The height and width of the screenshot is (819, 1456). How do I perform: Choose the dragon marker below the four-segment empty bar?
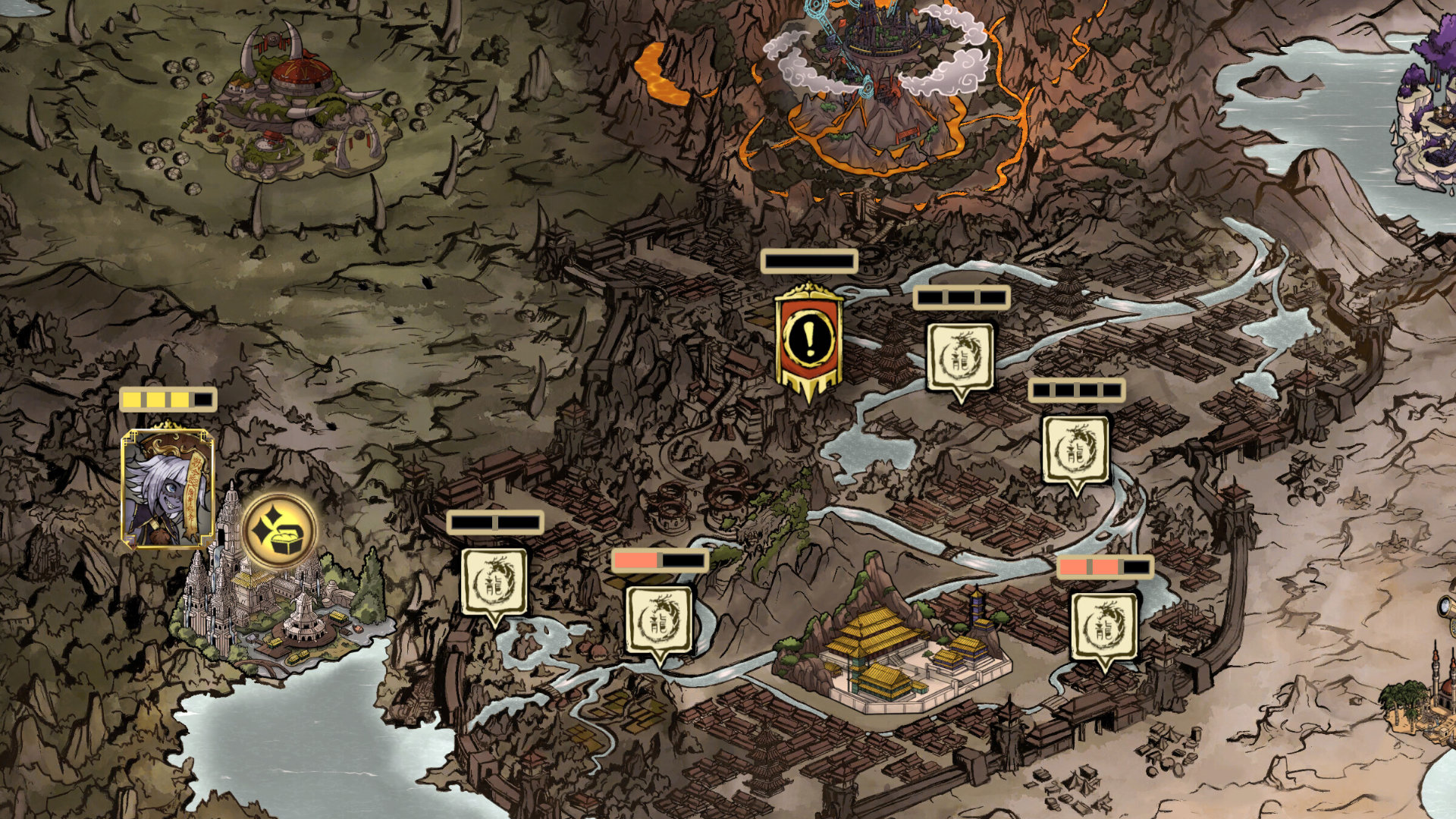(1075, 450)
